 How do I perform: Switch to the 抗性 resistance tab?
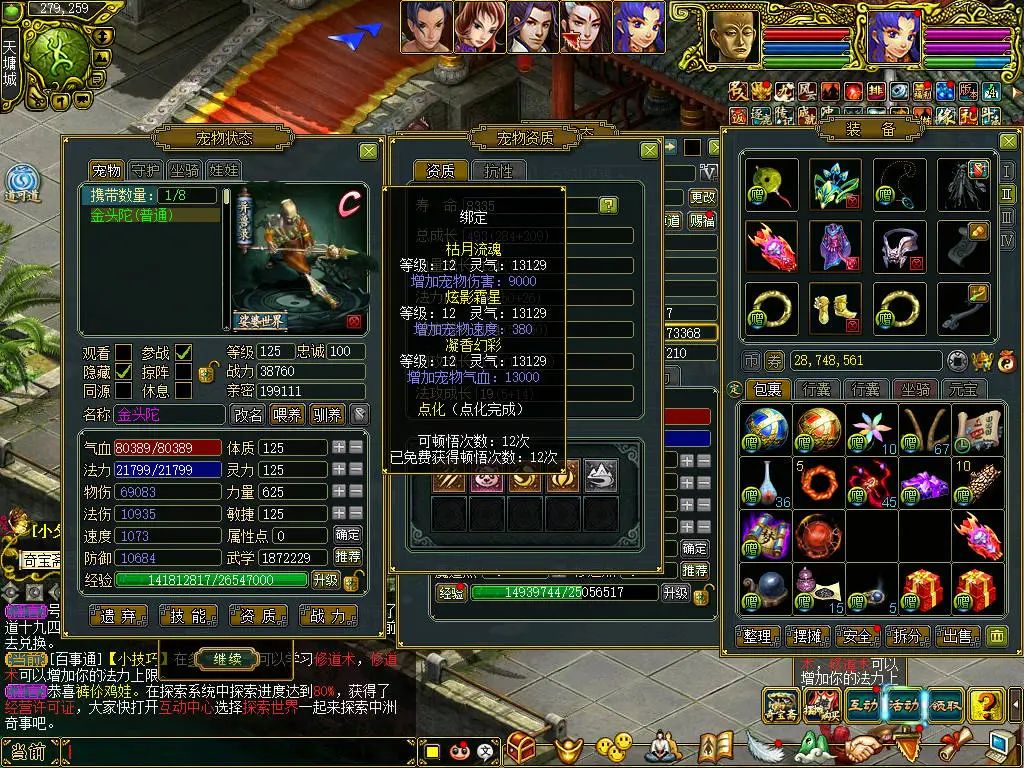click(498, 171)
